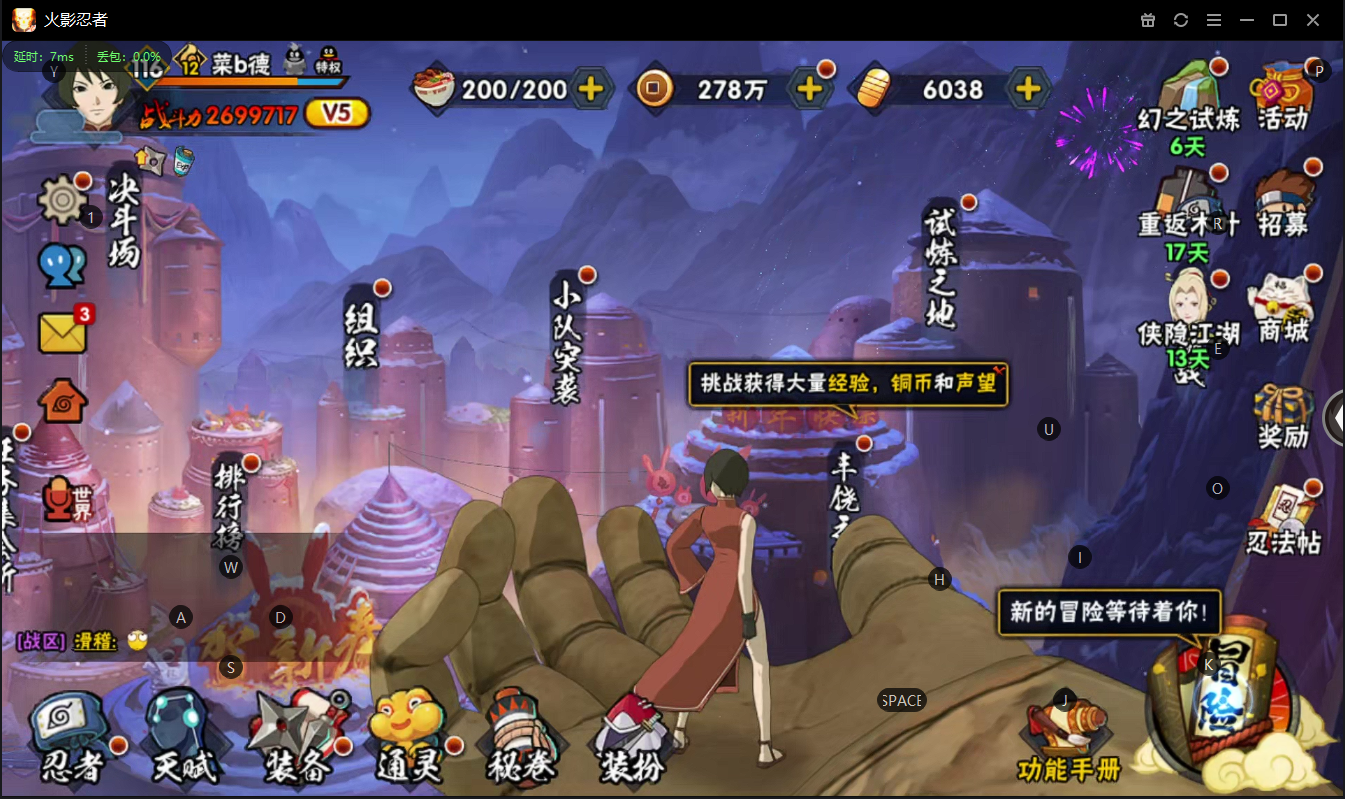Add more ramen stamina with plus button
The image size is (1345, 799).
tap(591, 89)
